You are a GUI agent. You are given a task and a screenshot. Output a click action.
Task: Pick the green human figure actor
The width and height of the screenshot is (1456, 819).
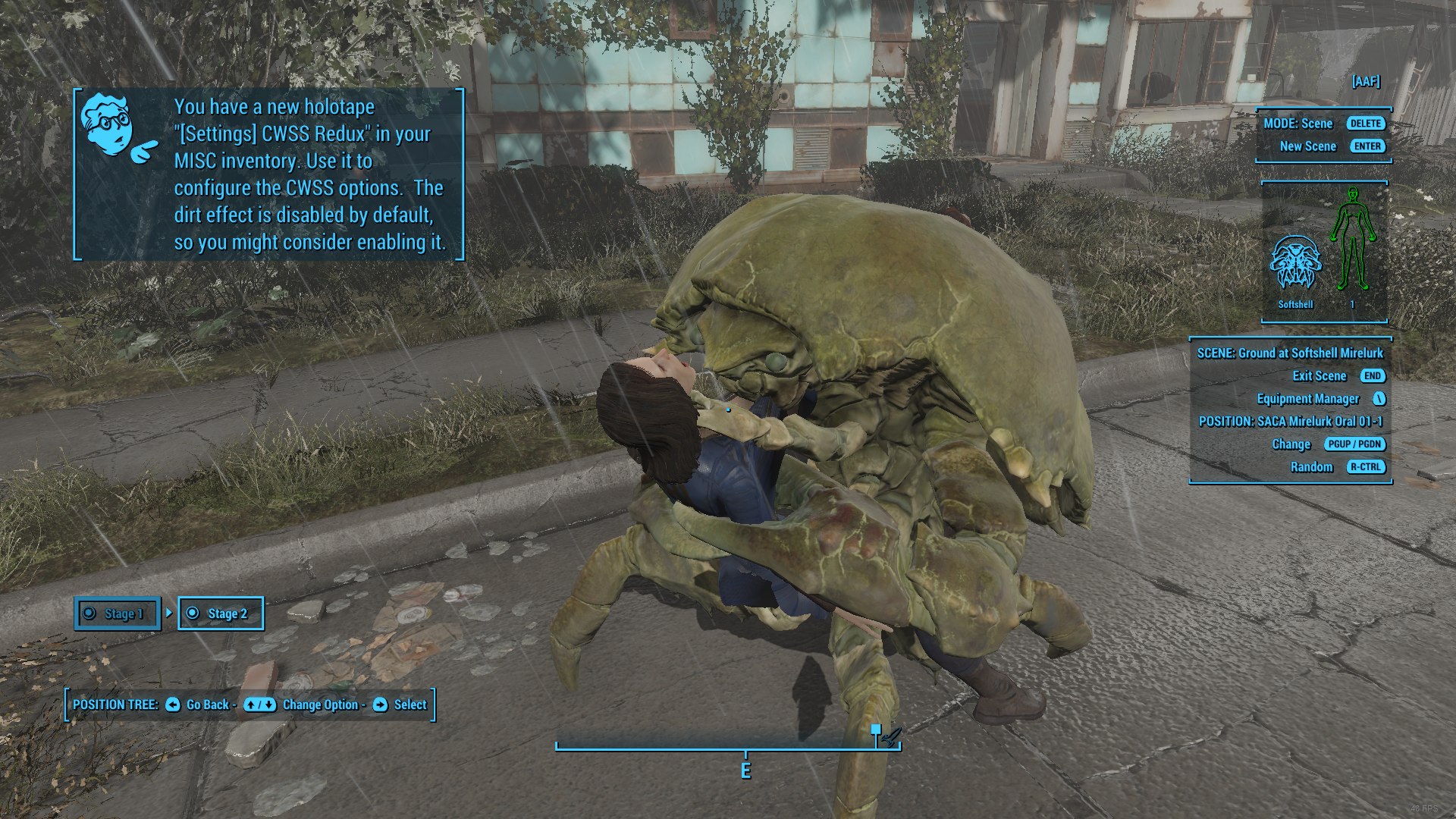click(1352, 240)
